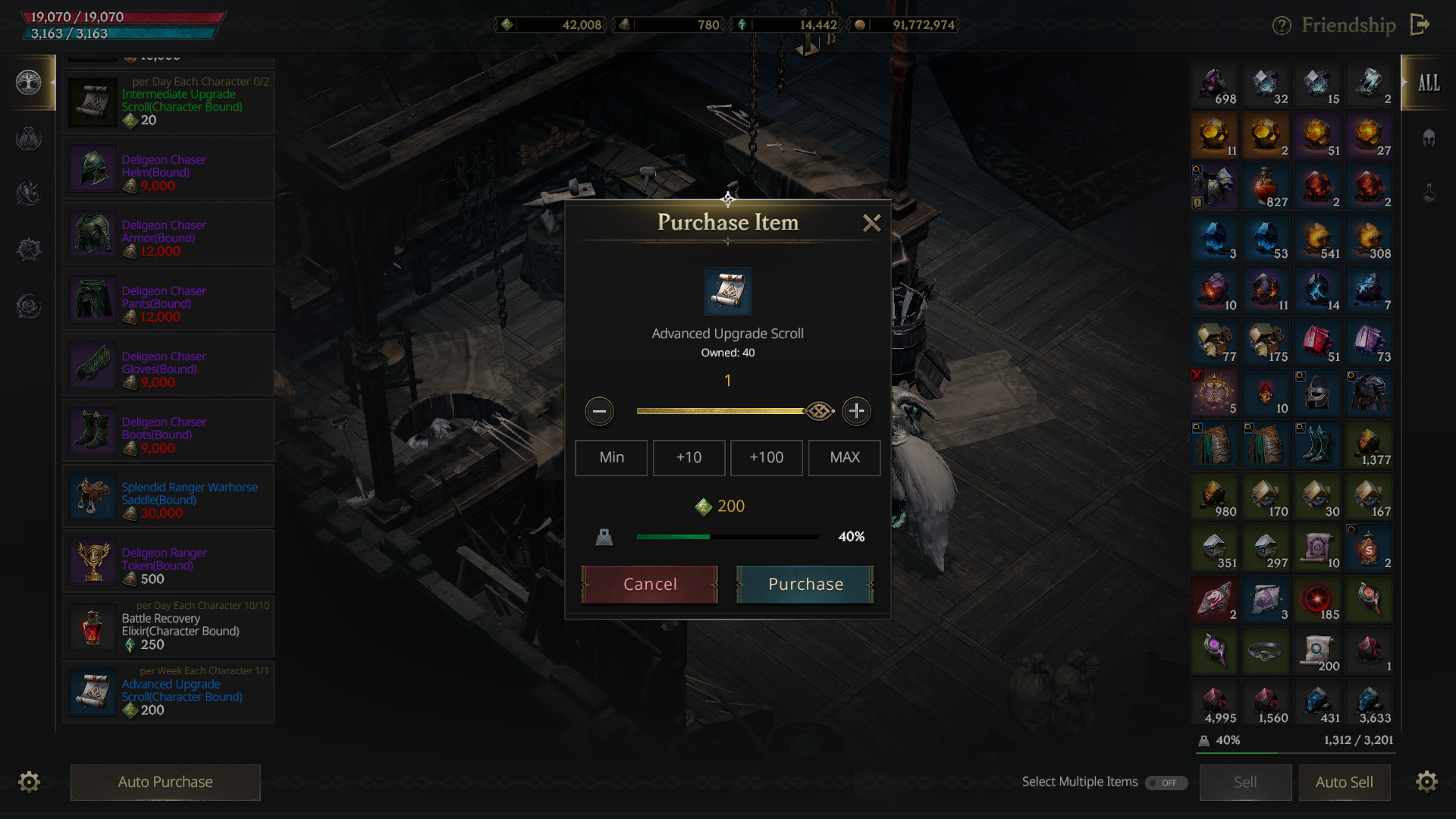This screenshot has width=1456, height=819.
Task: Open Auto Sell
Action: 1344,782
